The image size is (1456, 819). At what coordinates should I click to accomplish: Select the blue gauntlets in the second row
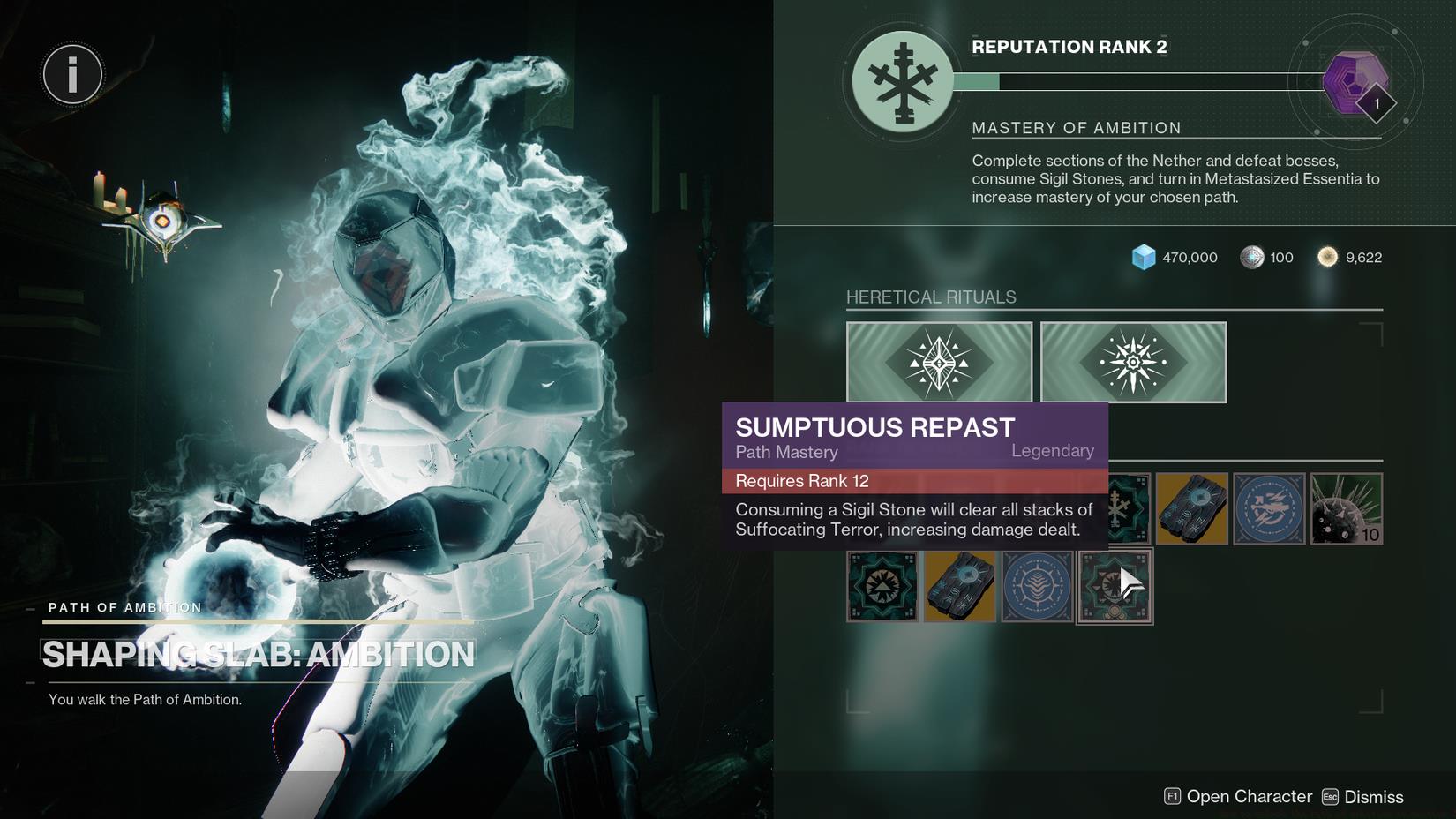[x=959, y=586]
